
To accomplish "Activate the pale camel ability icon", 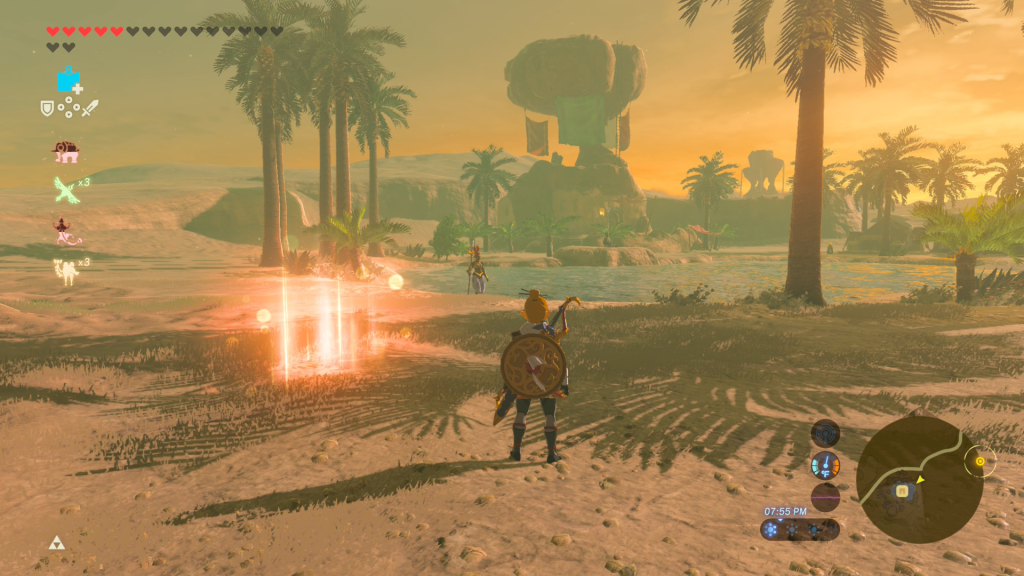I will click(x=66, y=270).
